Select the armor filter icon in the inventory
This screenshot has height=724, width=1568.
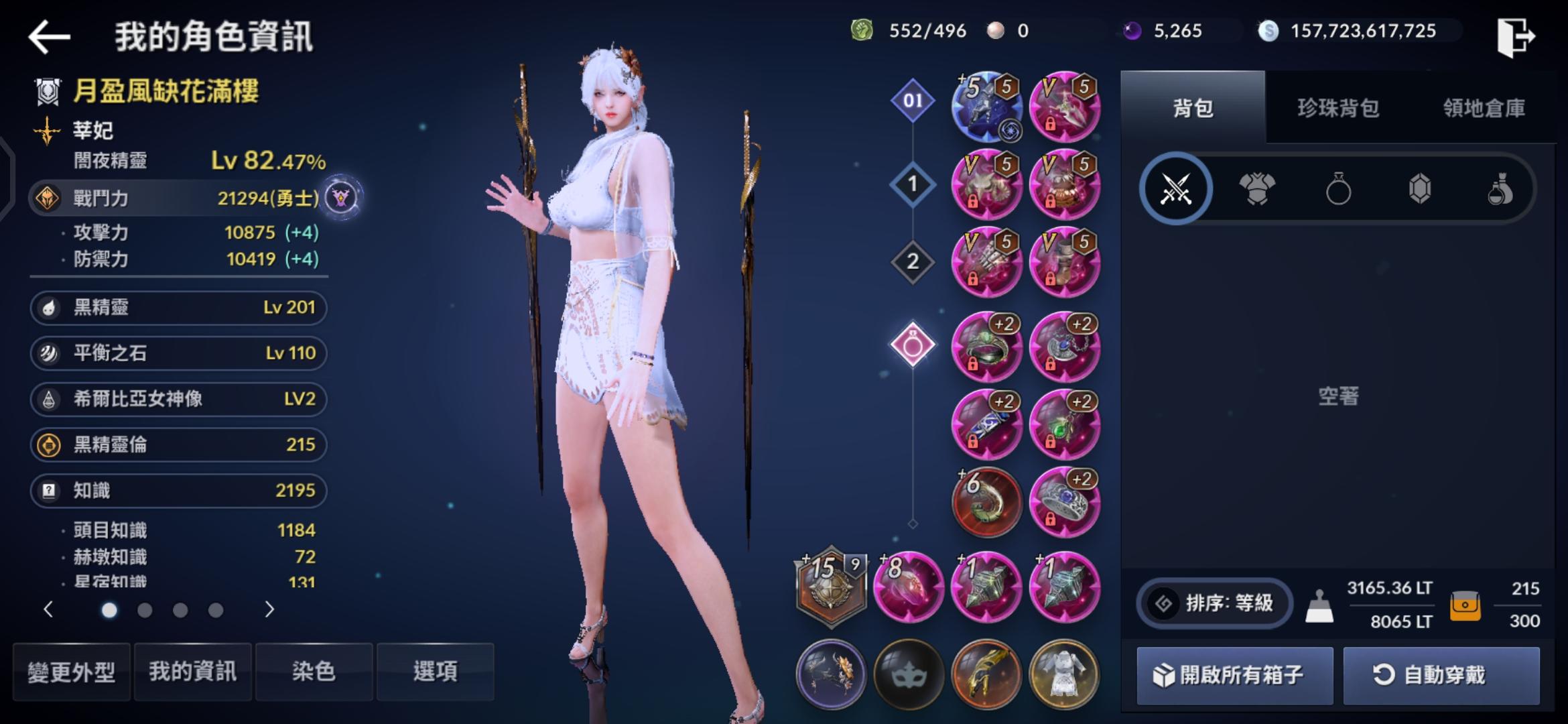pyautogui.click(x=1257, y=189)
